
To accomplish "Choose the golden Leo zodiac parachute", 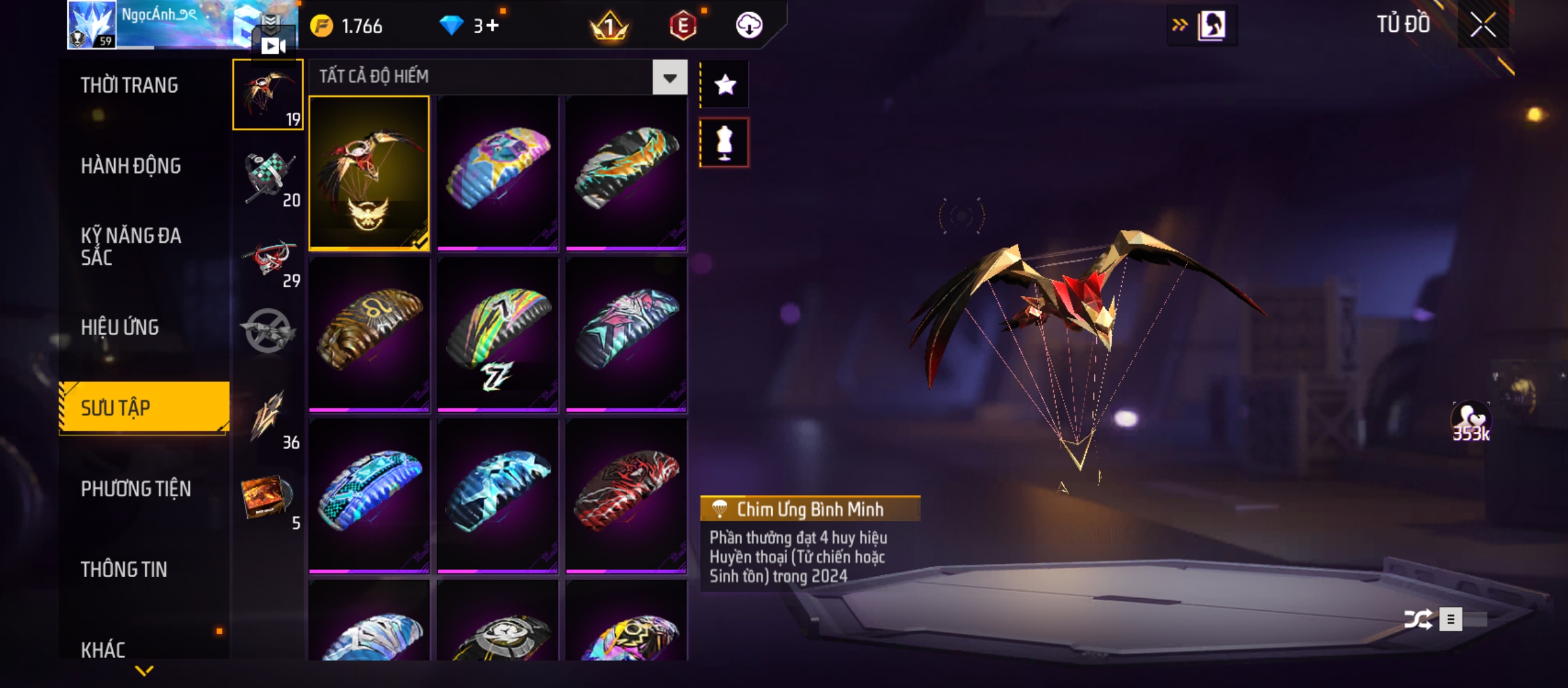I will pos(369,333).
